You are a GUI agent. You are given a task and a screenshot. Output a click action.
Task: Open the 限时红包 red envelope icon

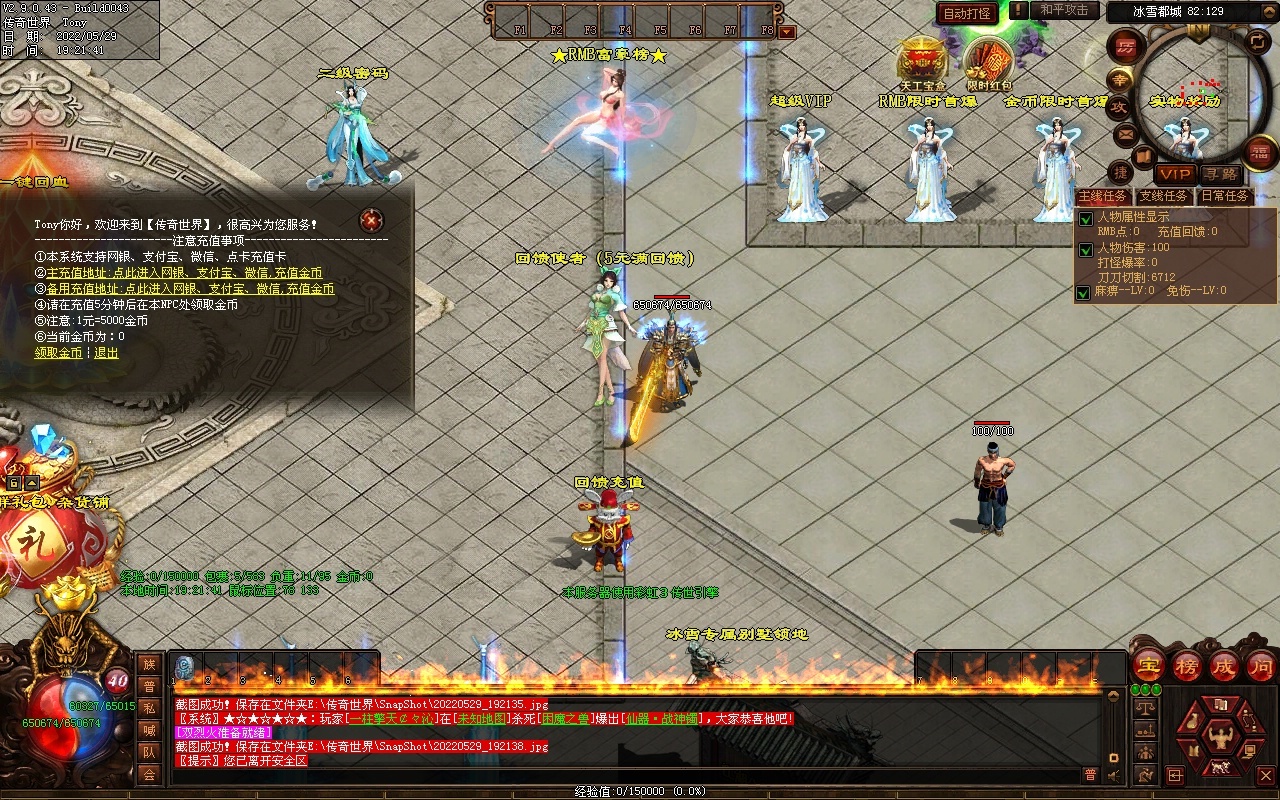click(988, 62)
